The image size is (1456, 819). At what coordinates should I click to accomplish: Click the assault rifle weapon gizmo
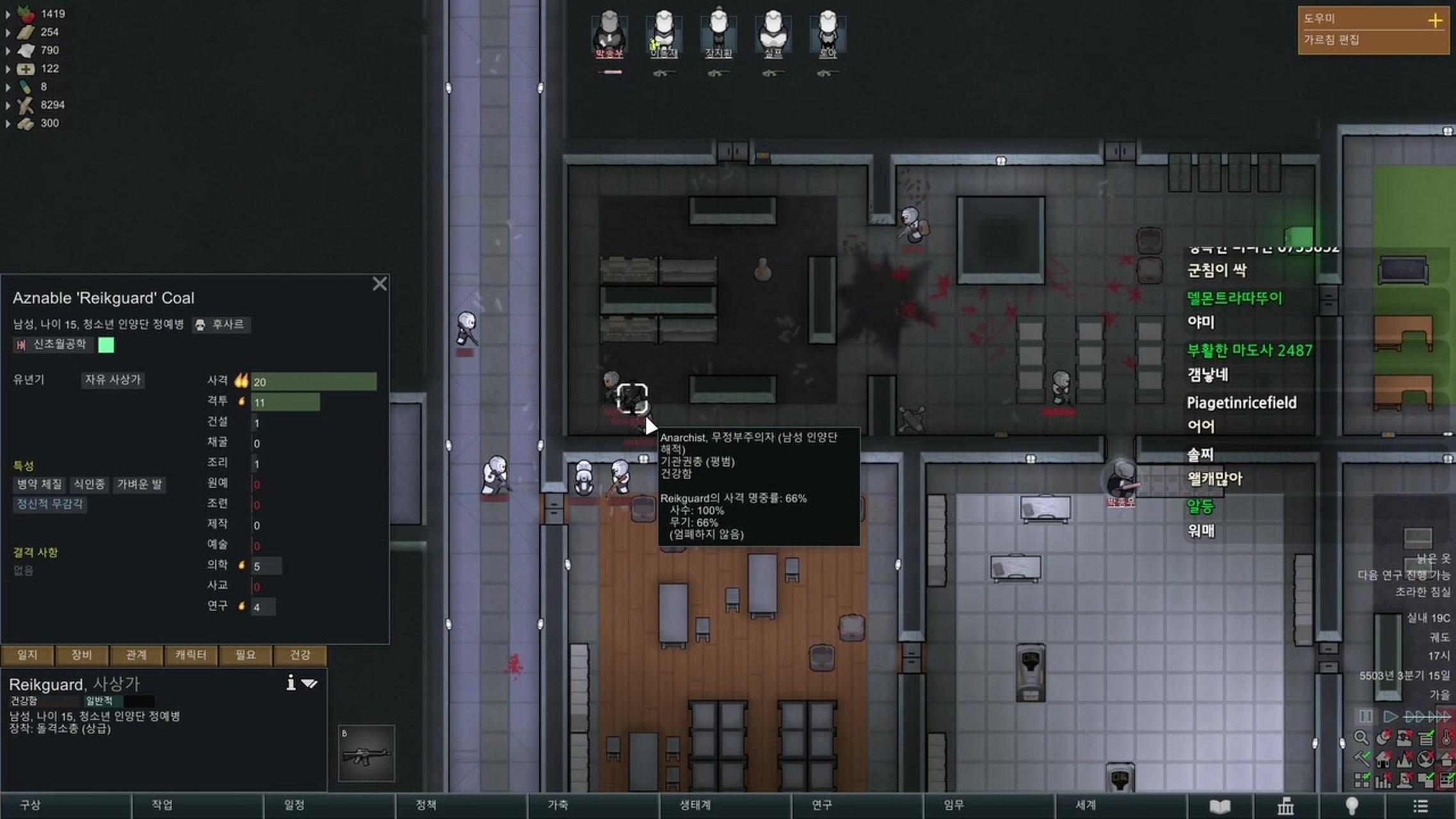coord(366,753)
